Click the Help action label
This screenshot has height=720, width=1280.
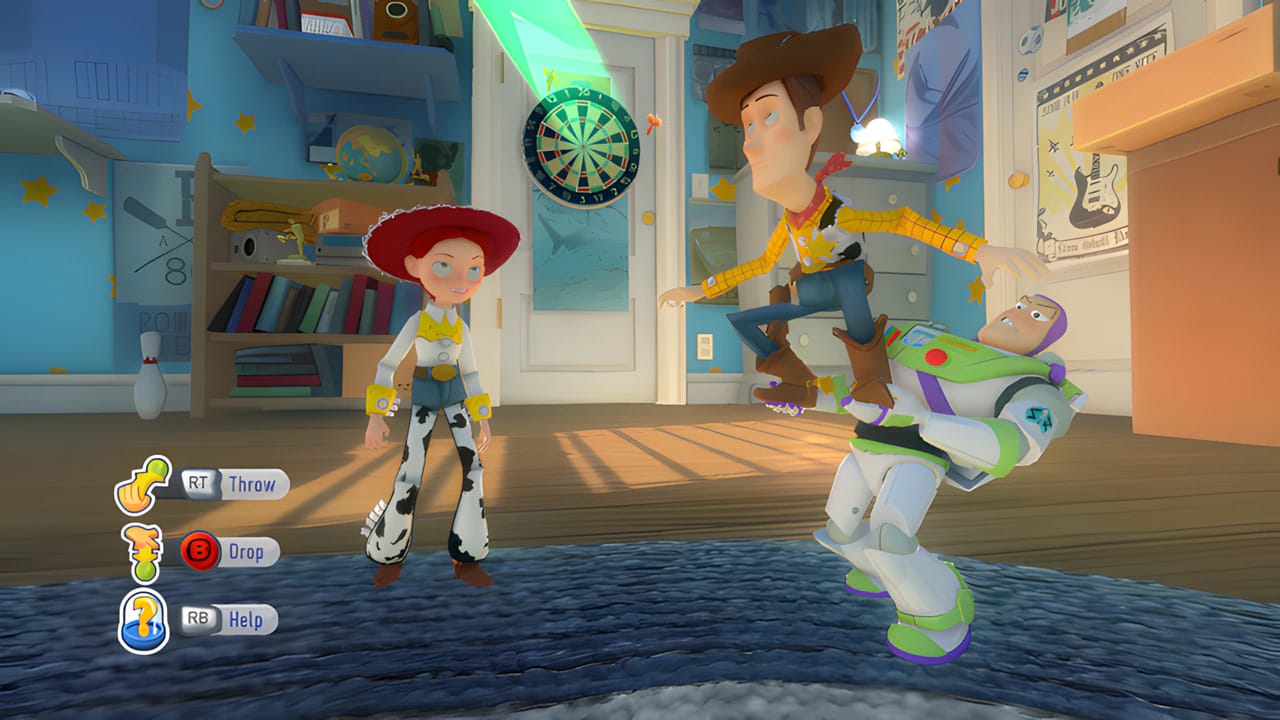245,619
